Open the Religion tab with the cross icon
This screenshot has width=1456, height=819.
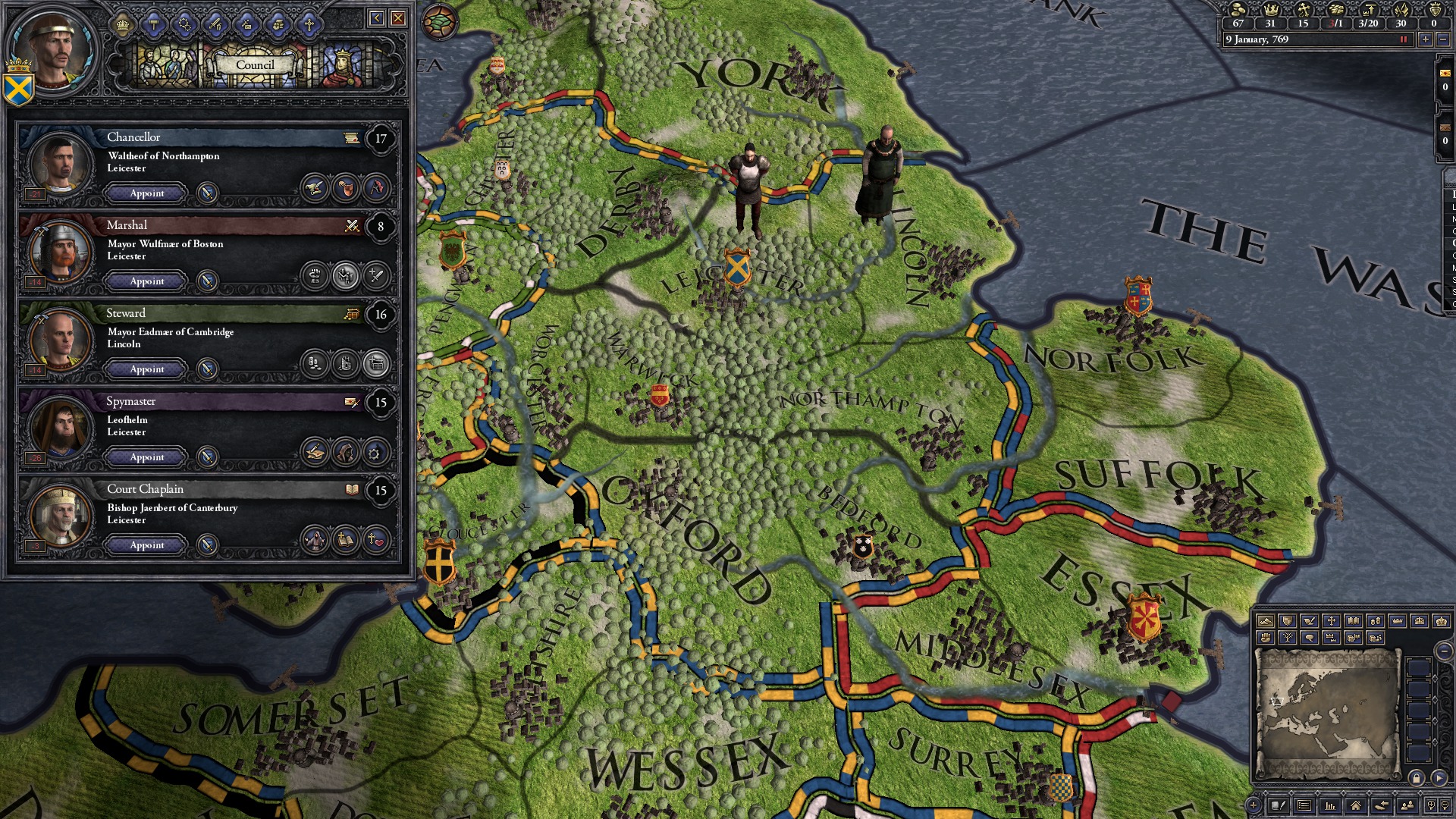pyautogui.click(x=309, y=24)
